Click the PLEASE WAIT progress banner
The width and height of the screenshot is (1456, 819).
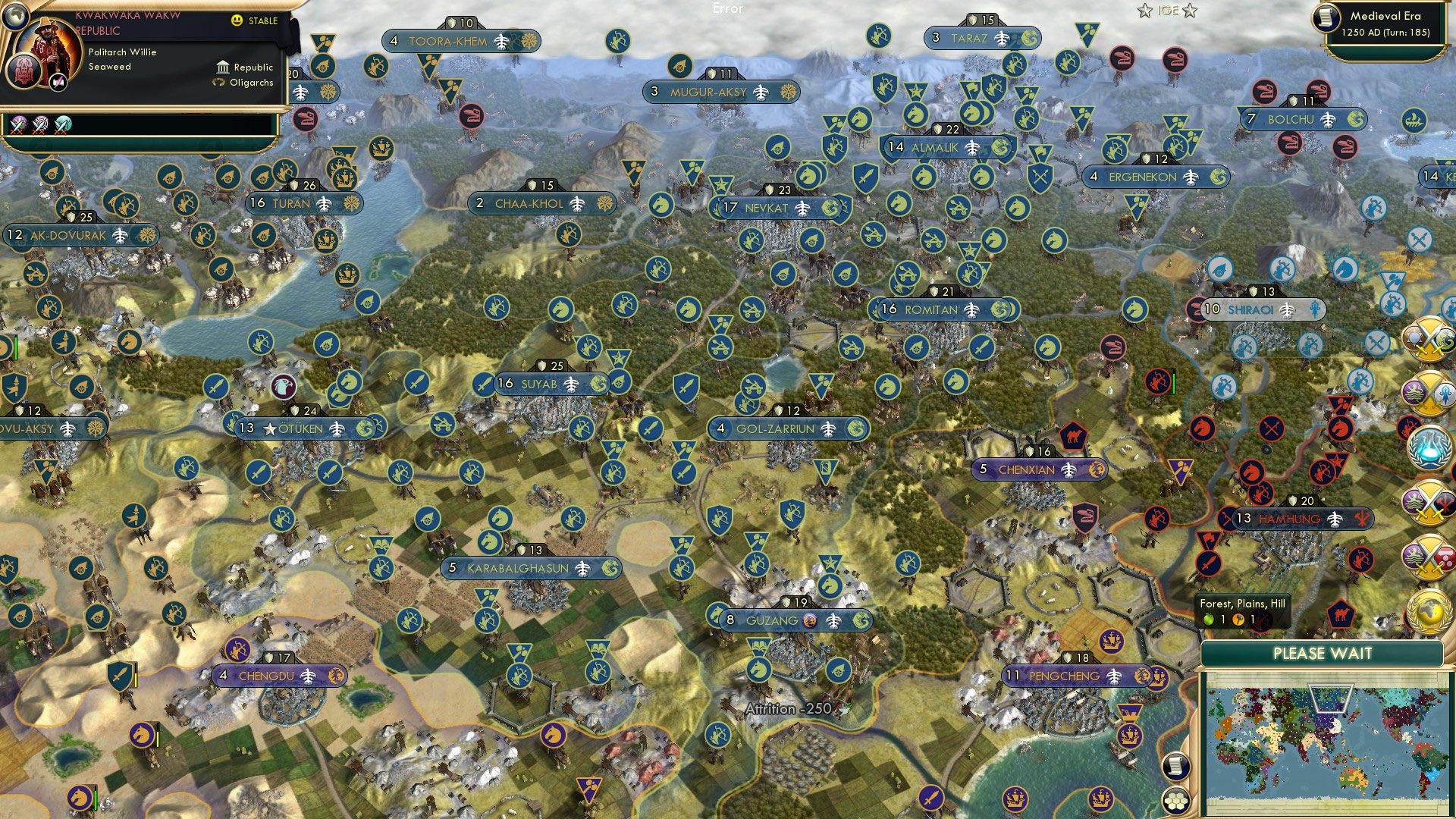coord(1323,654)
